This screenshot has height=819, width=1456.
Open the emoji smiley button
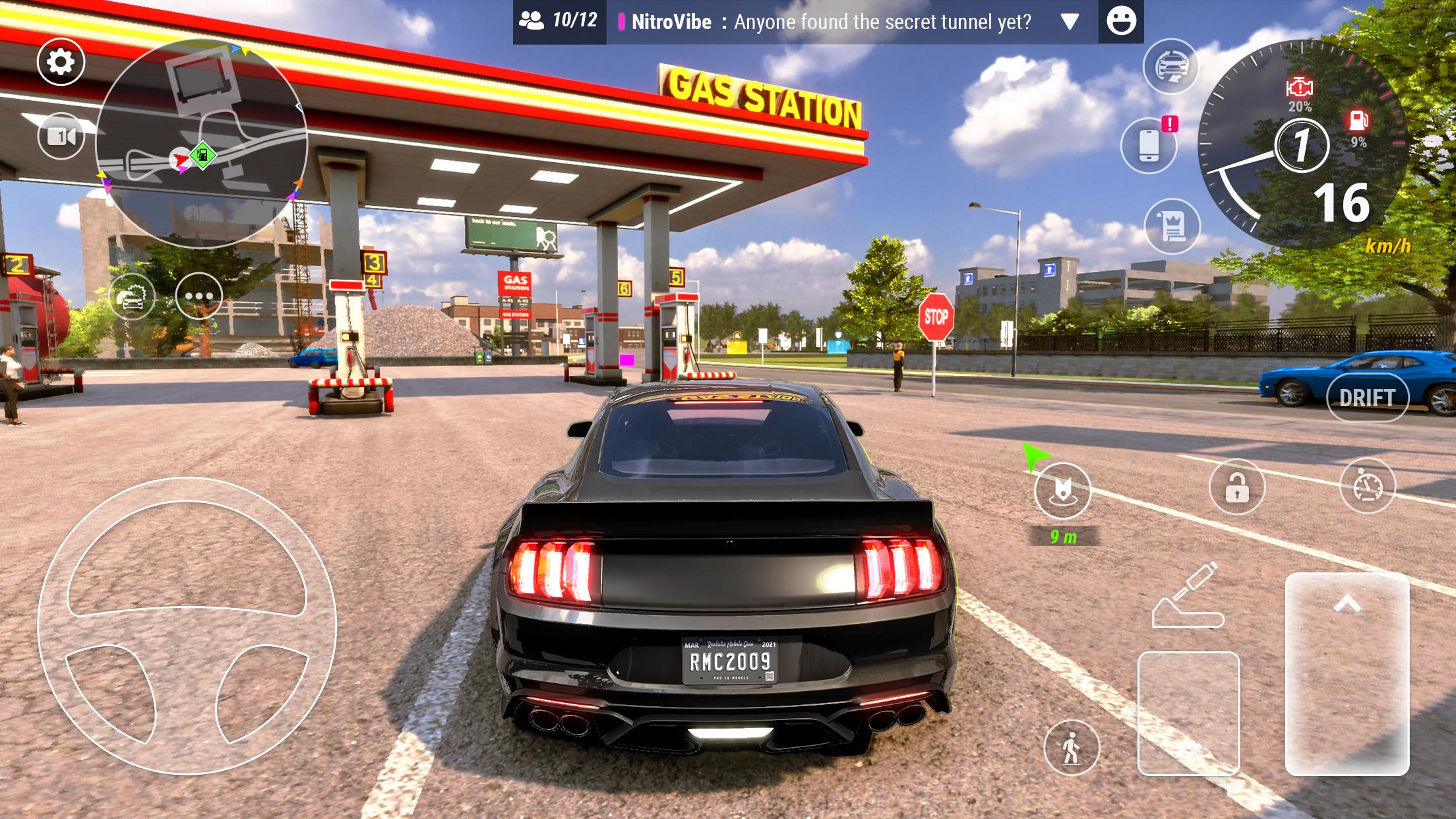point(1121,22)
